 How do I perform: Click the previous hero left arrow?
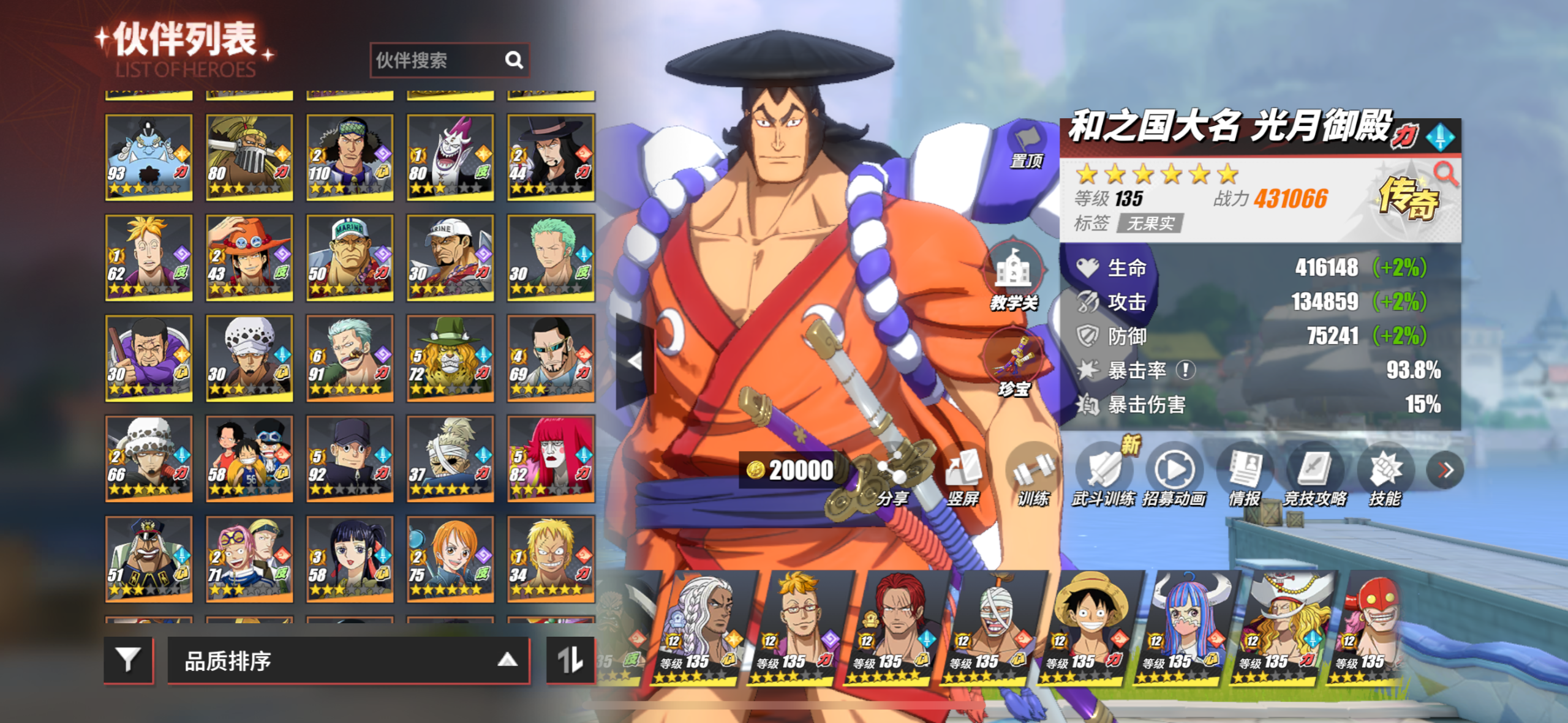click(x=635, y=361)
